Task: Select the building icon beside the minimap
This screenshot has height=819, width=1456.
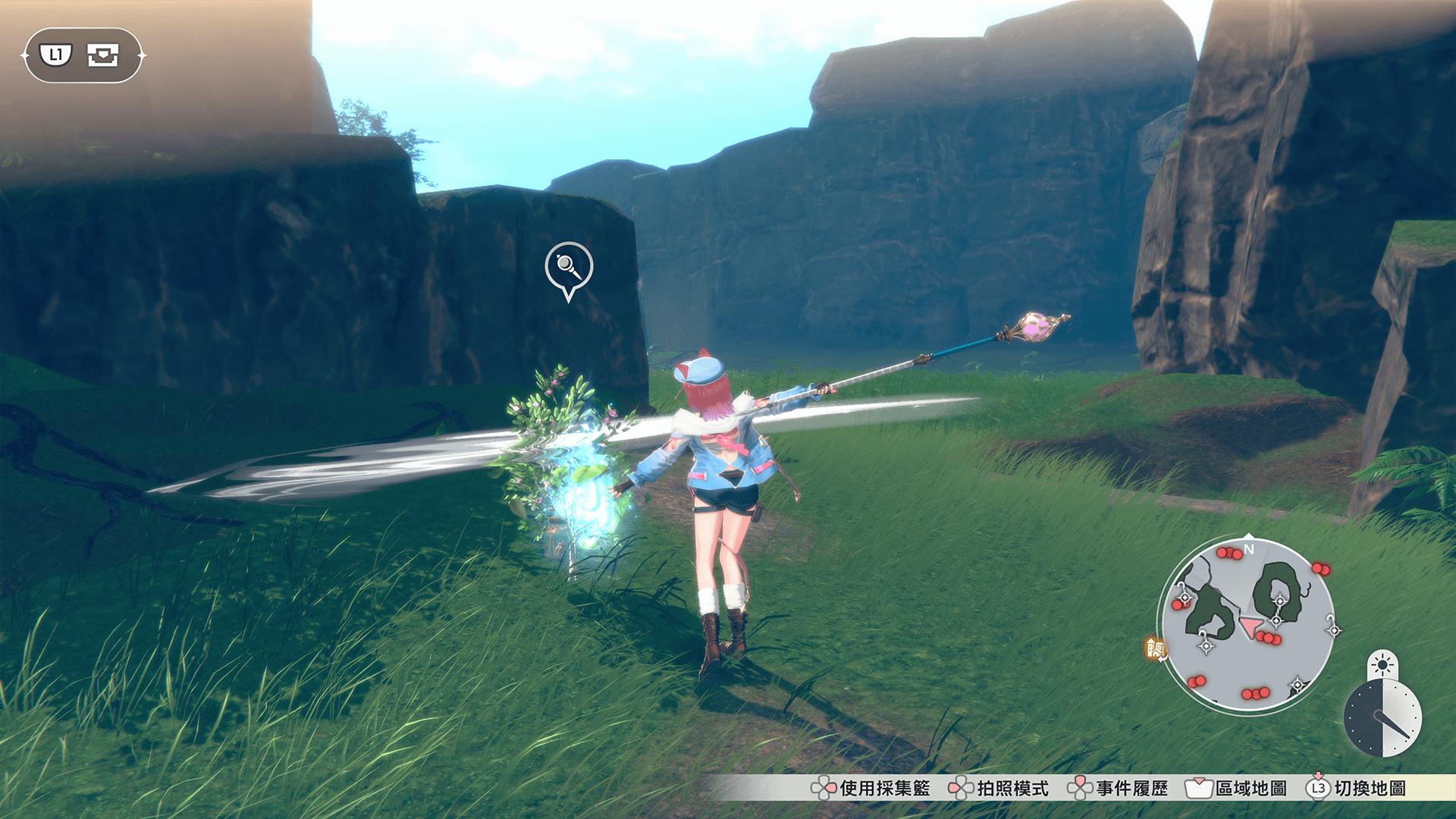Action: (x=1155, y=648)
